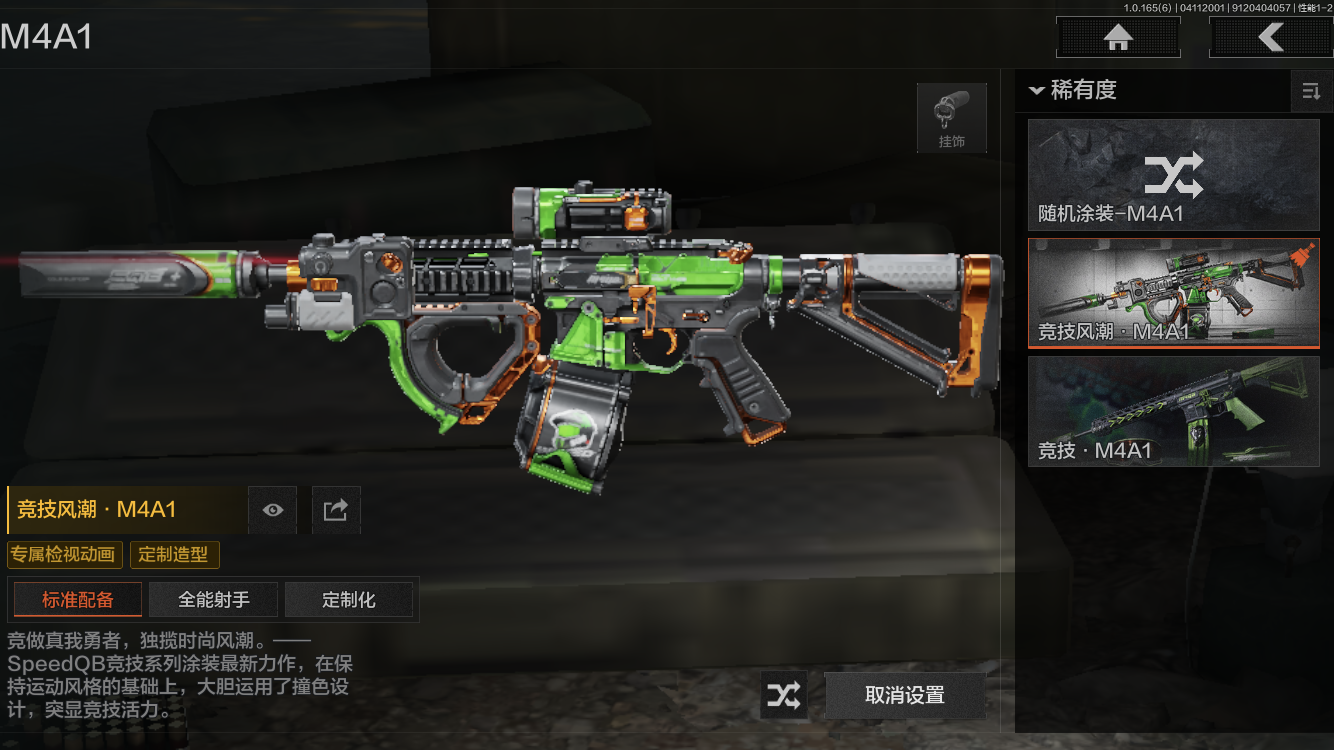Pick the 竞技·M4A1 skin thumbnail
The height and width of the screenshot is (750, 1334).
(1173, 411)
